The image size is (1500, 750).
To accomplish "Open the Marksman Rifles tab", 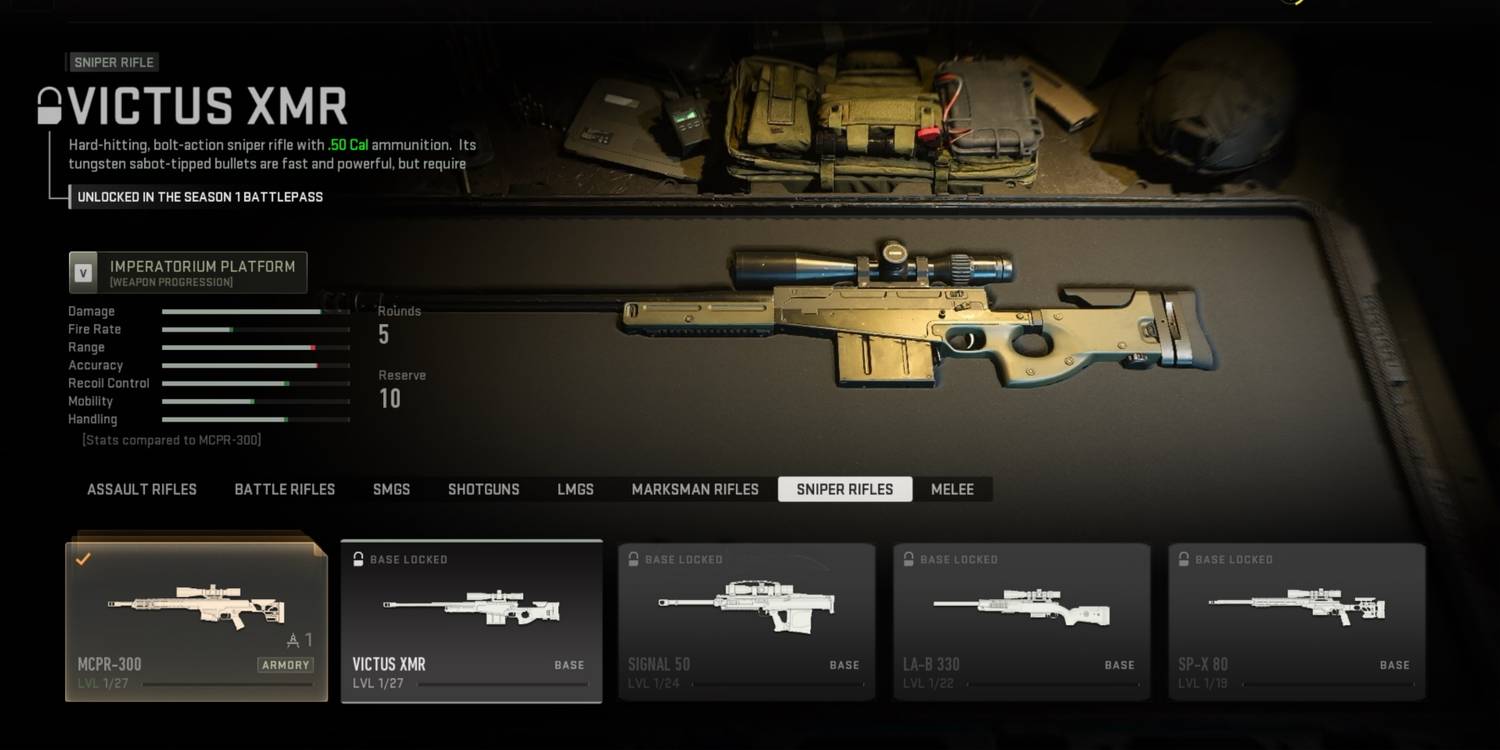I will coord(695,489).
